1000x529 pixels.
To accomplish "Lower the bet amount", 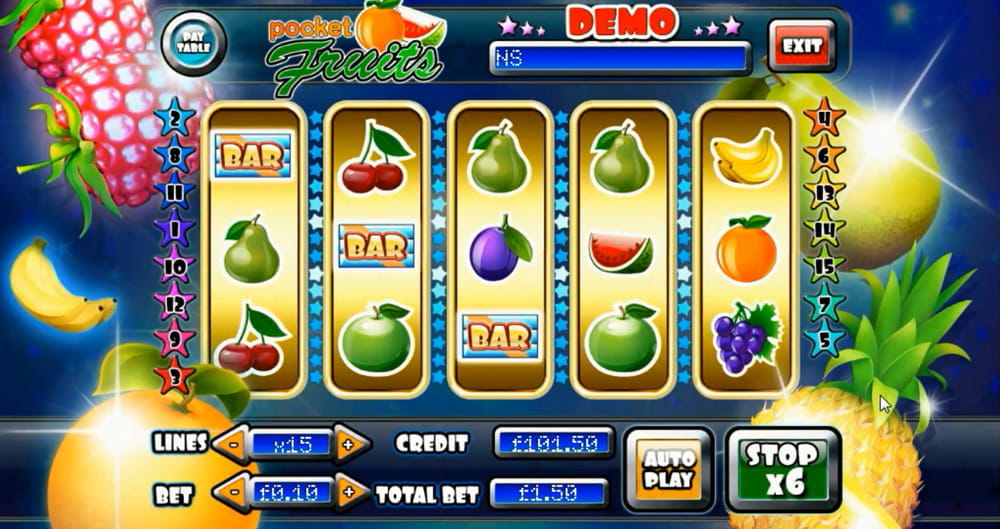I will tap(231, 492).
